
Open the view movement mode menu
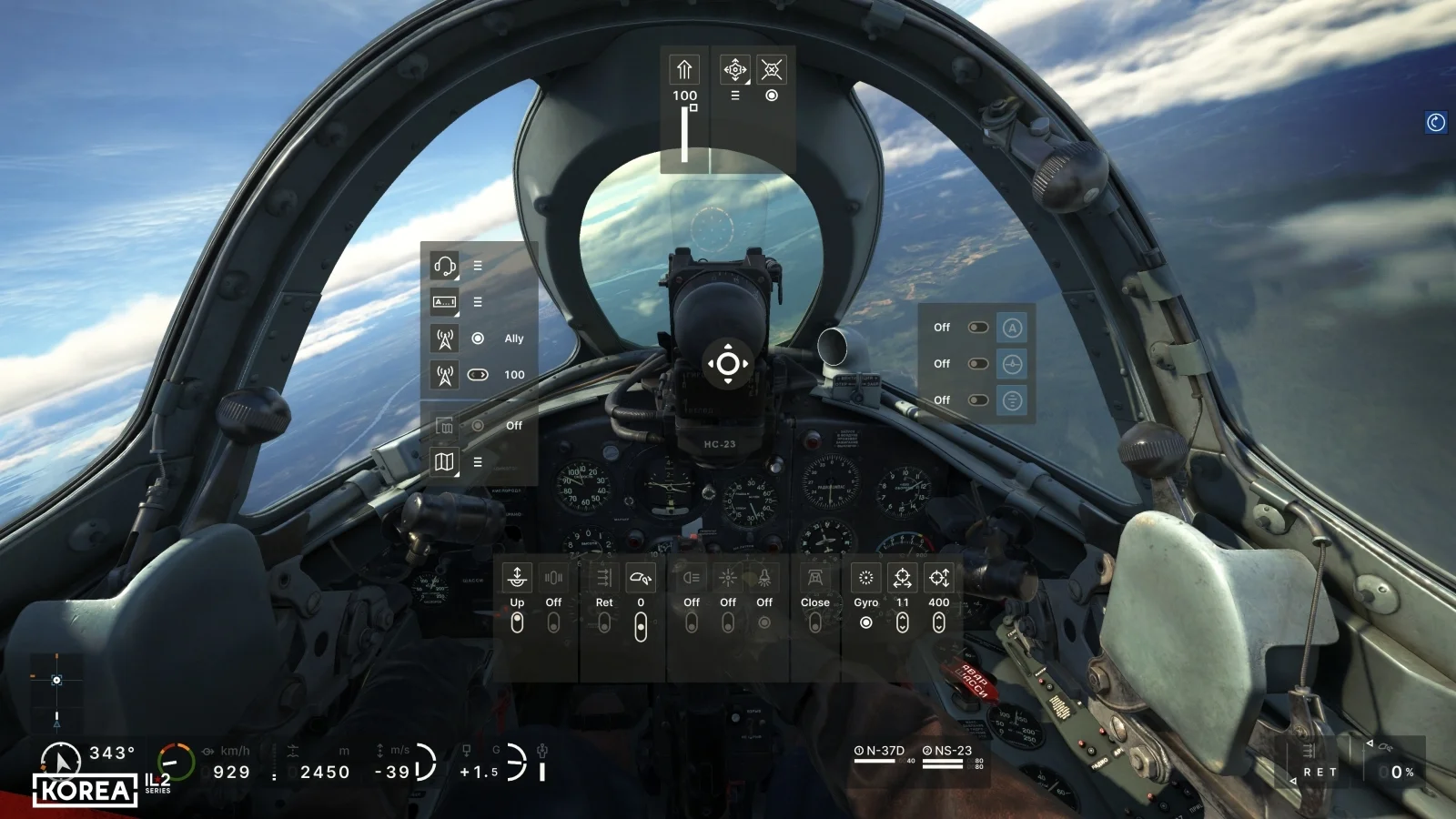pyautogui.click(x=734, y=69)
